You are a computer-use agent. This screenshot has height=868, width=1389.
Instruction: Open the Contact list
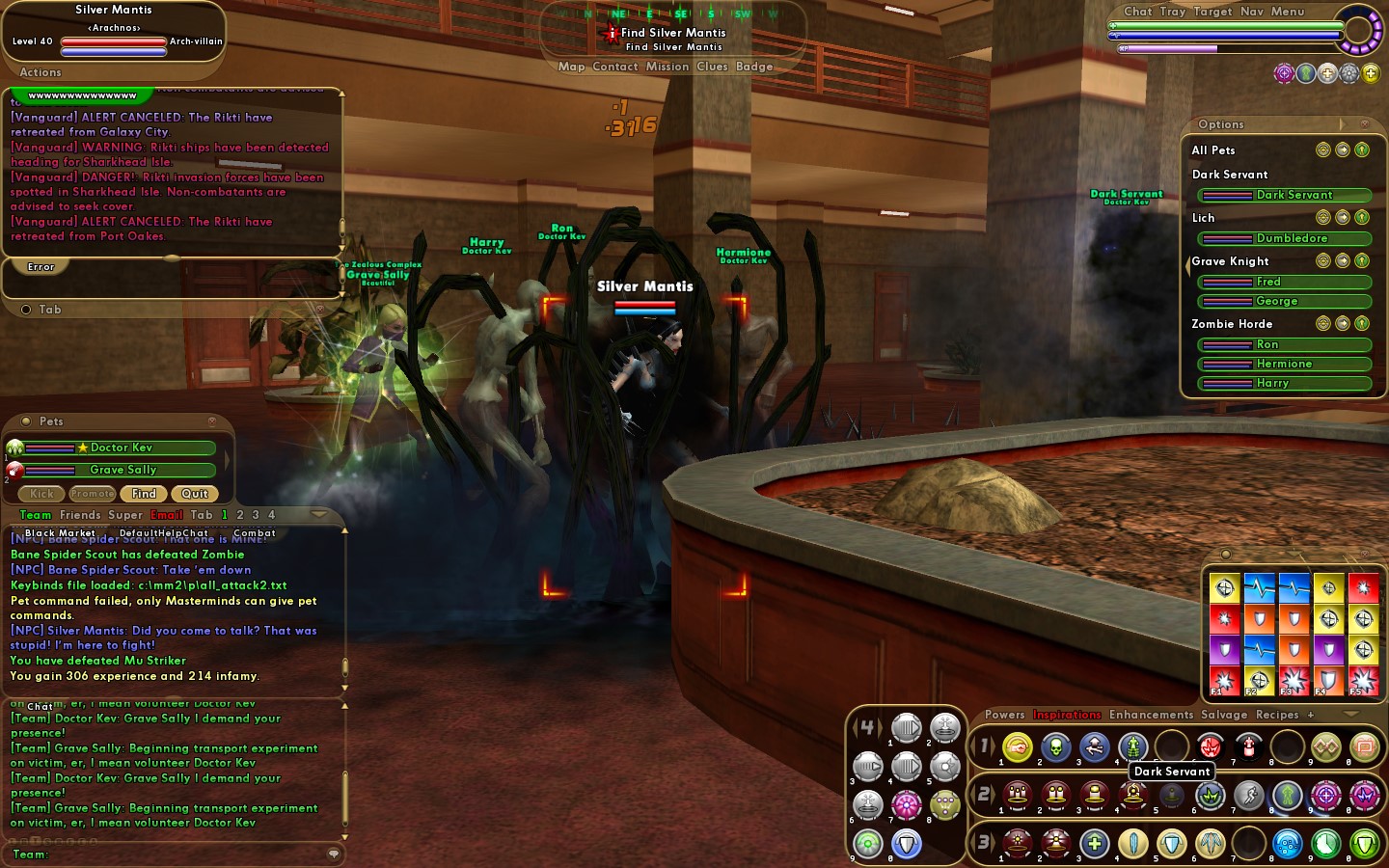pyautogui.click(x=615, y=67)
